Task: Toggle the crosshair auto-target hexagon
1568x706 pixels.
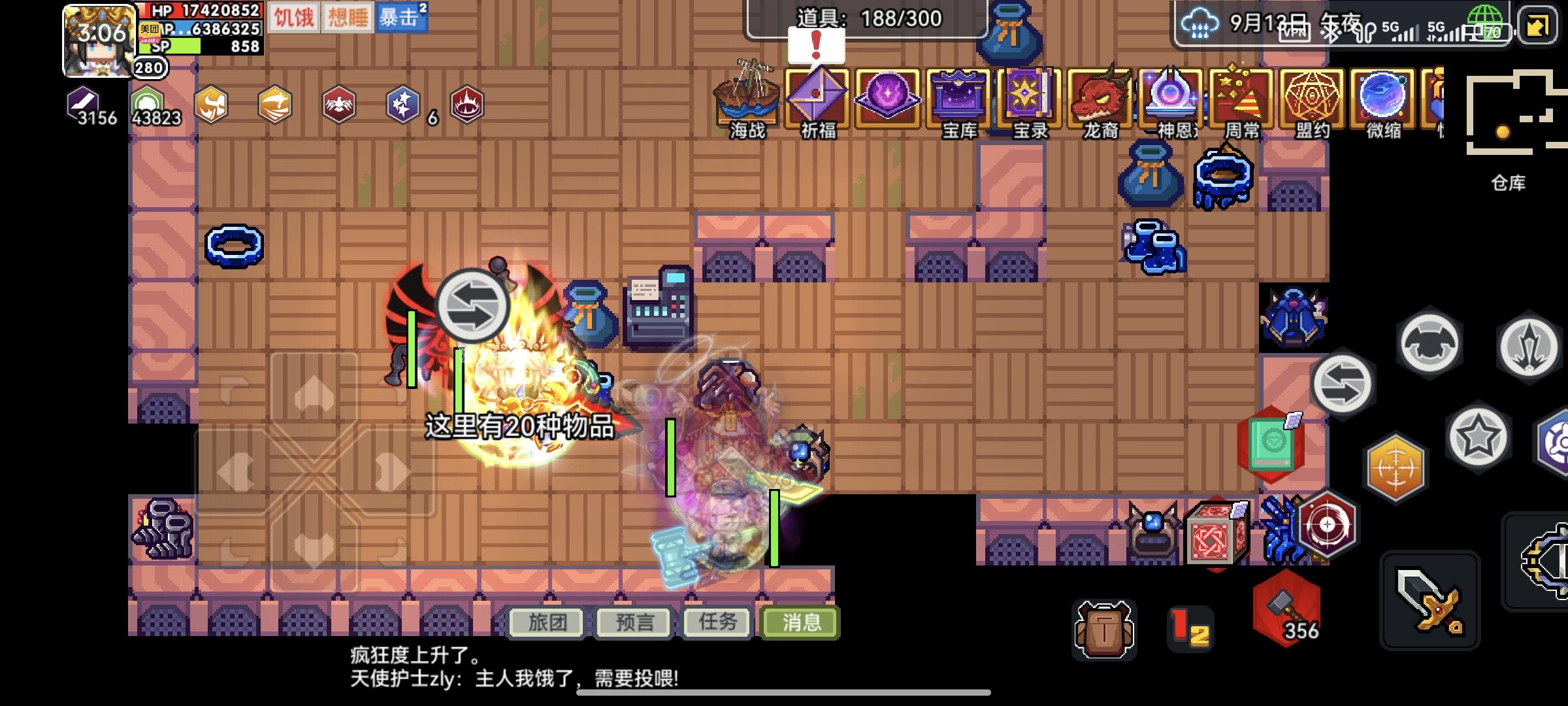Action: (1395, 467)
